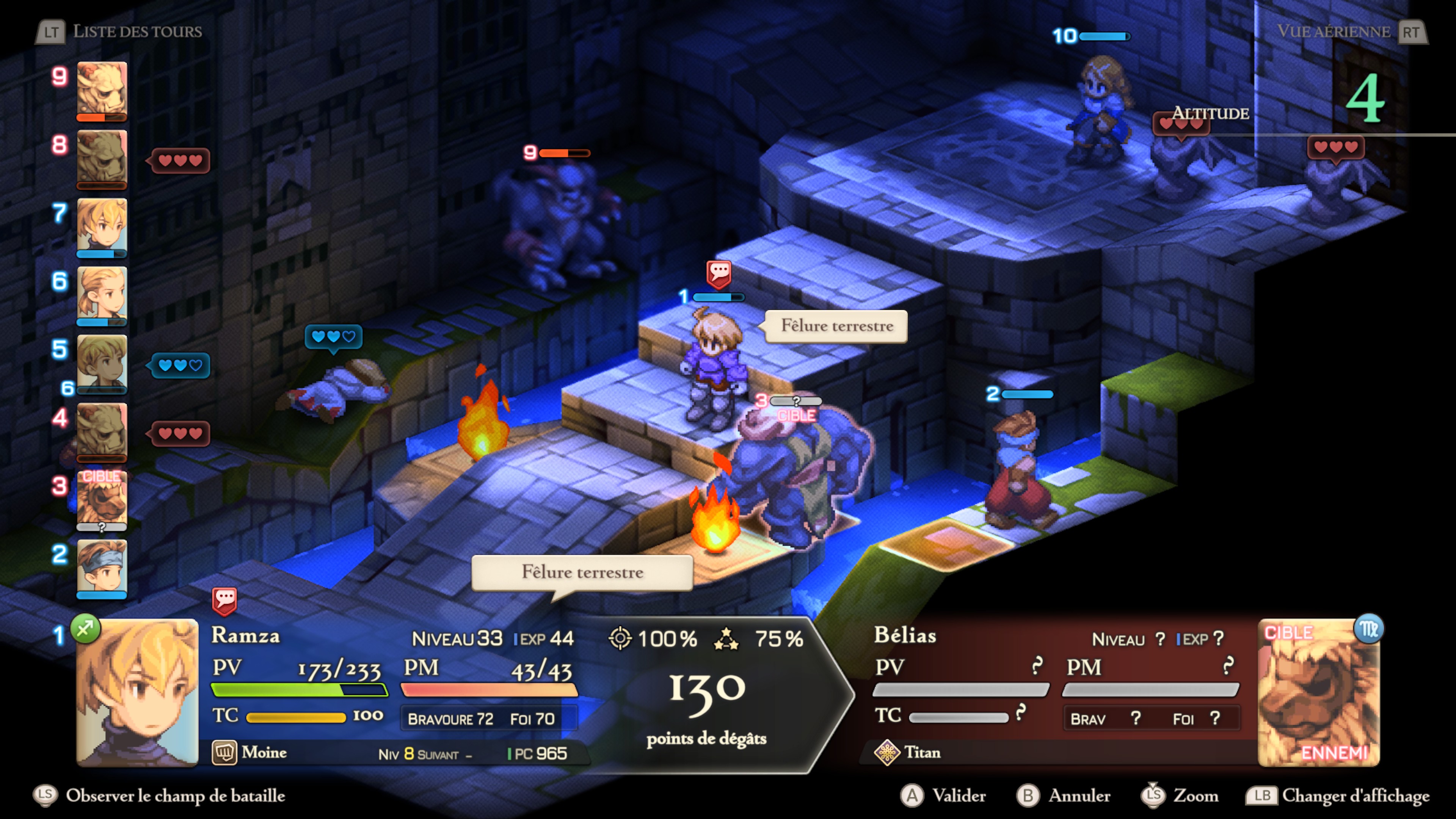Click the Titan ability icon under Bélias
Viewport: 1456px width, 819px height.
click(x=887, y=752)
